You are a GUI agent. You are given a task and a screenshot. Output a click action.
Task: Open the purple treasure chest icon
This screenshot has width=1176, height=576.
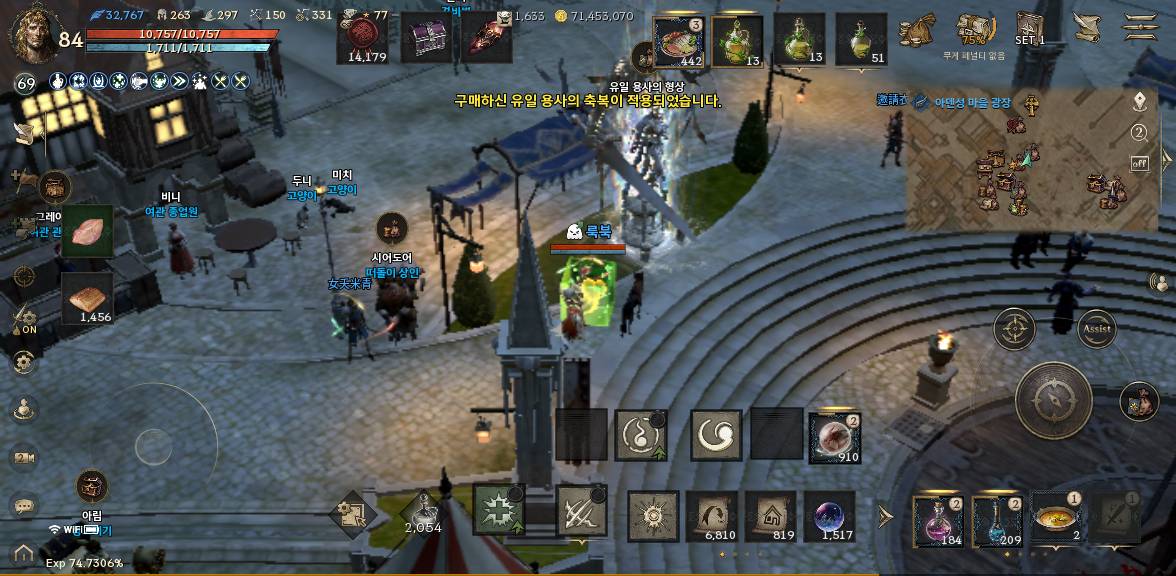[427, 38]
